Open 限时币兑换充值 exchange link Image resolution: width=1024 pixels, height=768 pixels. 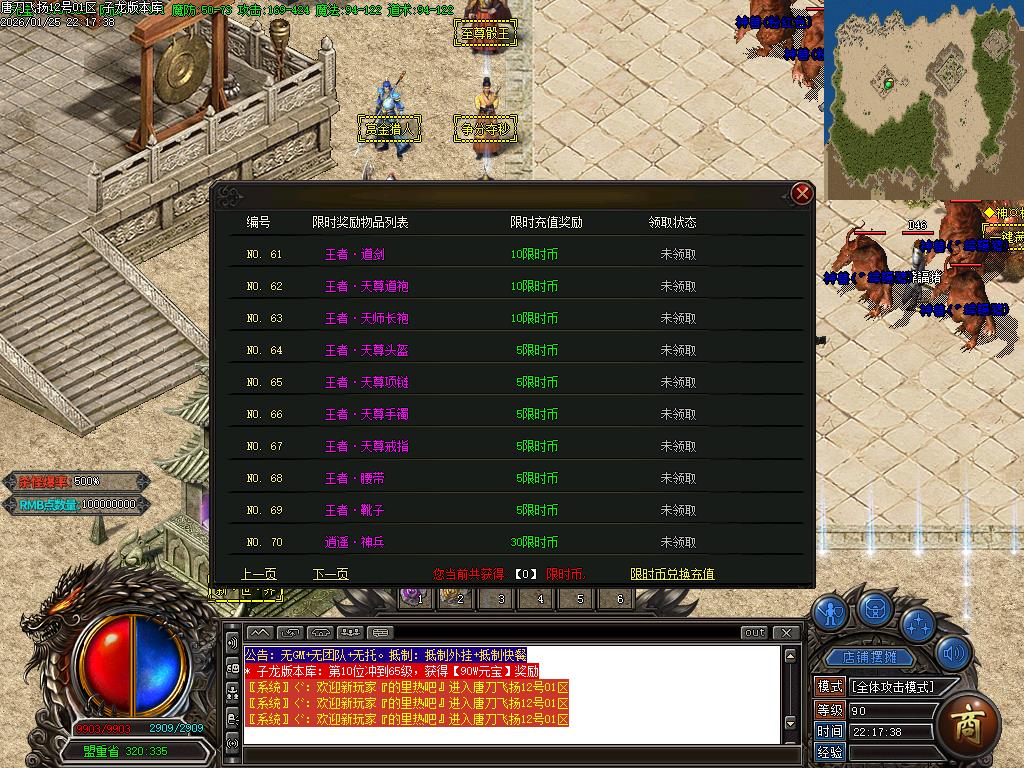tap(672, 574)
